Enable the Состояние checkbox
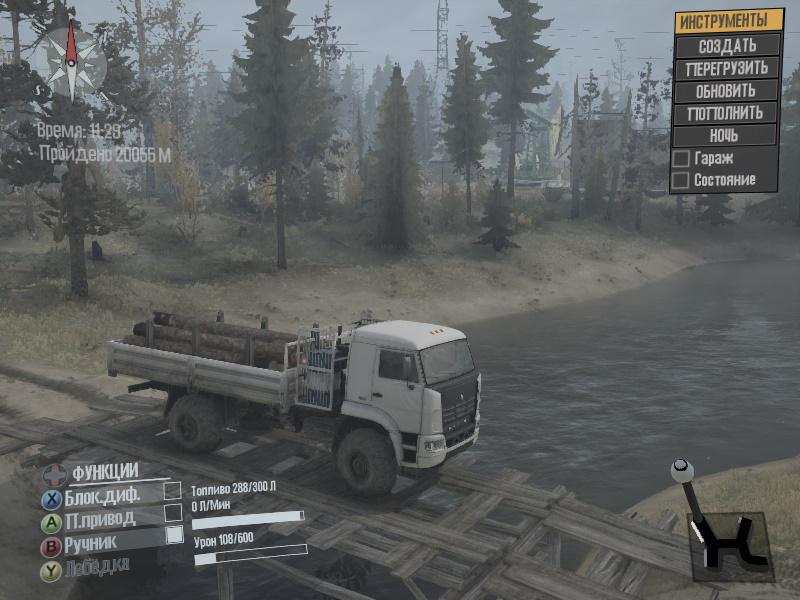800x600 pixels. click(x=681, y=180)
